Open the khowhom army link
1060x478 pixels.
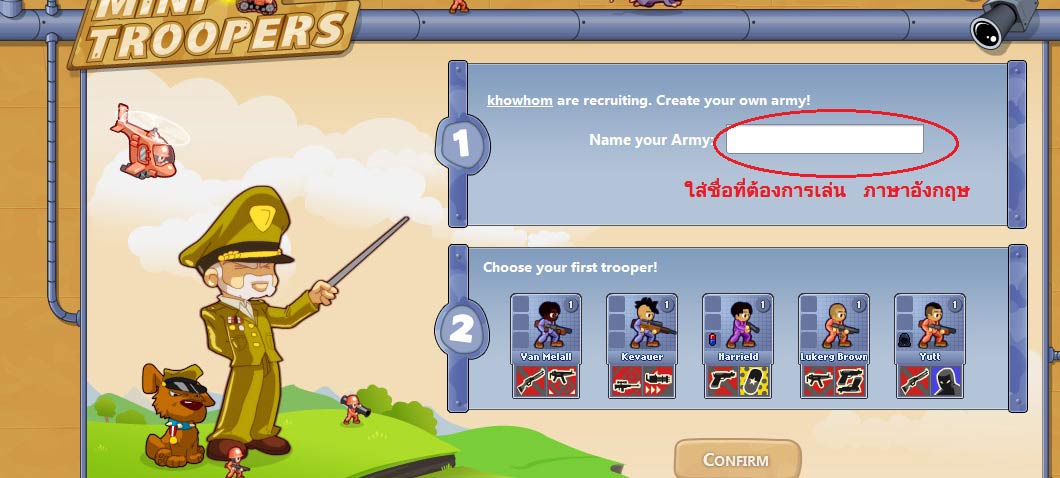click(x=519, y=101)
